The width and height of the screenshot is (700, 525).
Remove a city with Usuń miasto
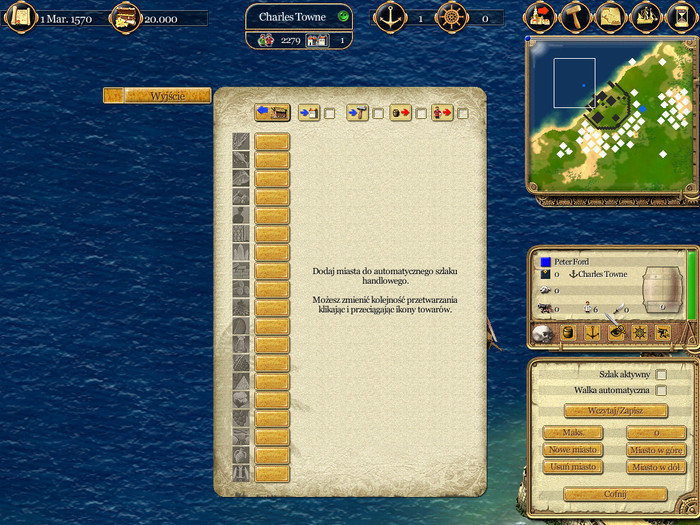572,467
